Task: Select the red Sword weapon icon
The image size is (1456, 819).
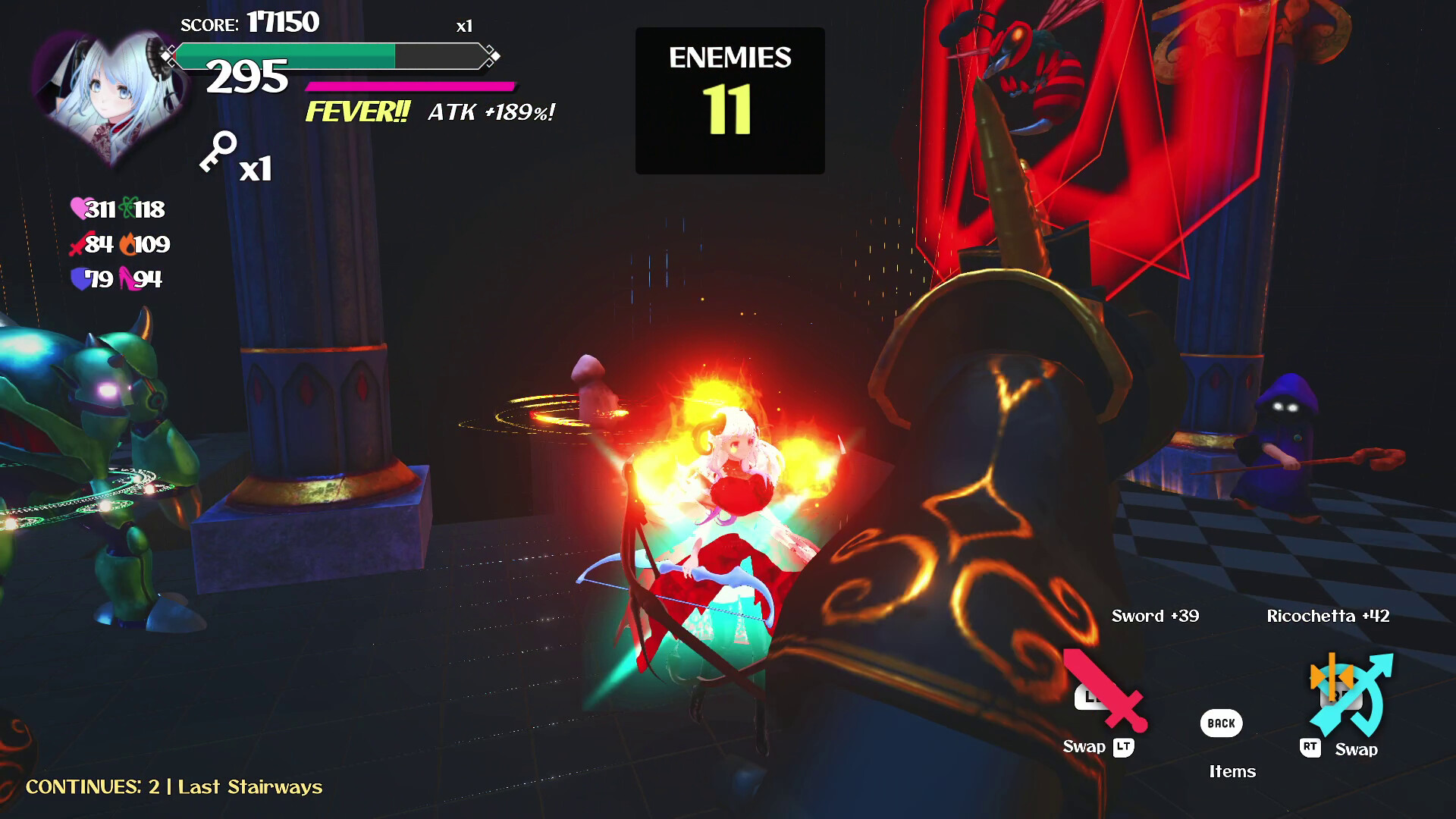Action: click(x=1105, y=690)
